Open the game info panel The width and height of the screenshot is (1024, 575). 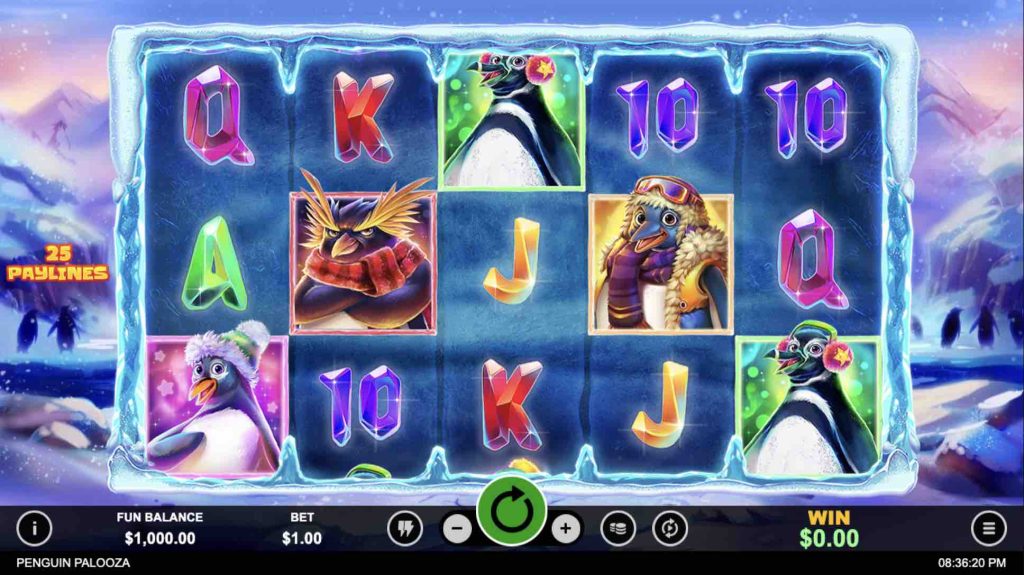pyautogui.click(x=35, y=528)
